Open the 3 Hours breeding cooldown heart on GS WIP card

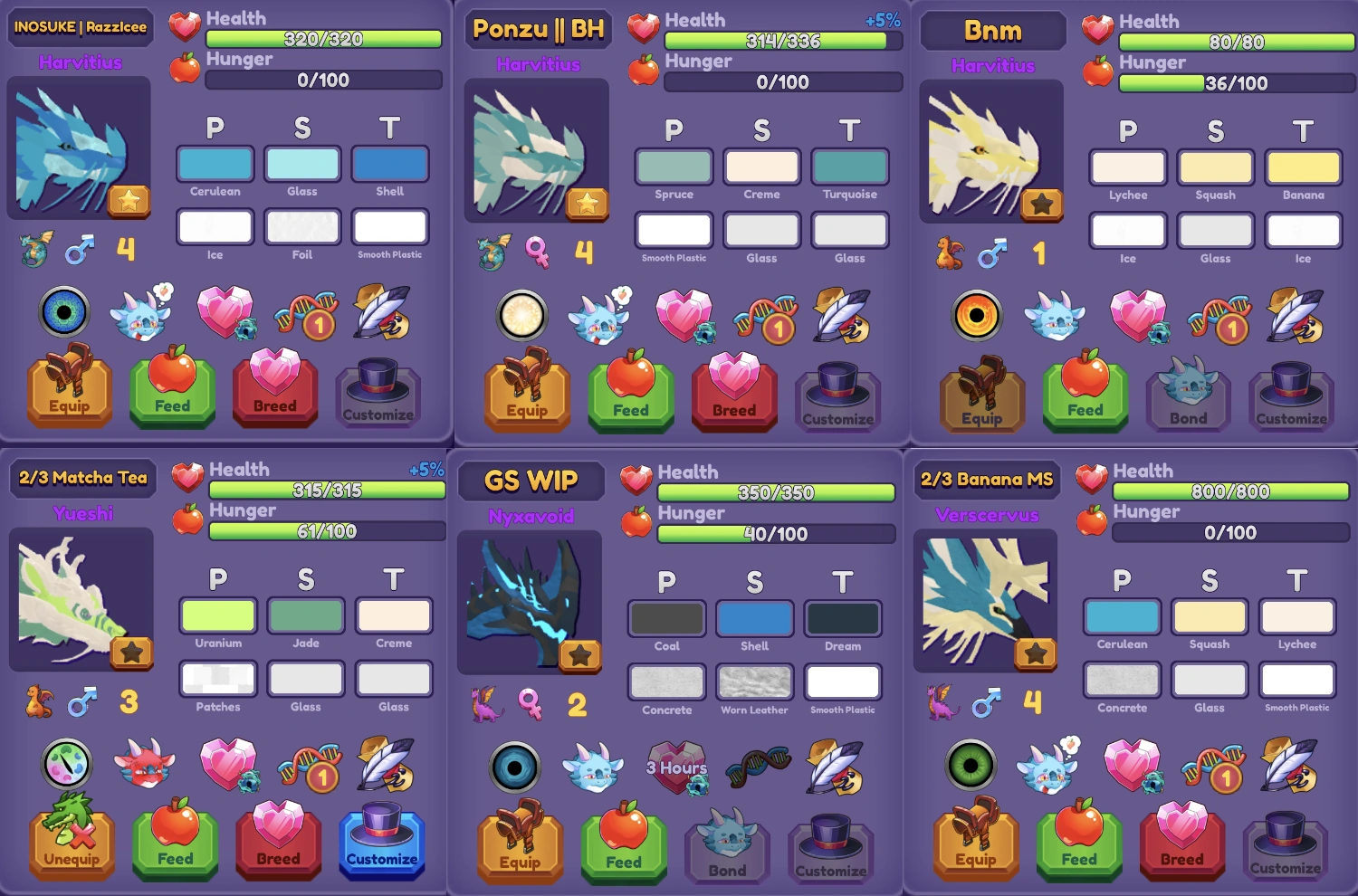[x=675, y=767]
